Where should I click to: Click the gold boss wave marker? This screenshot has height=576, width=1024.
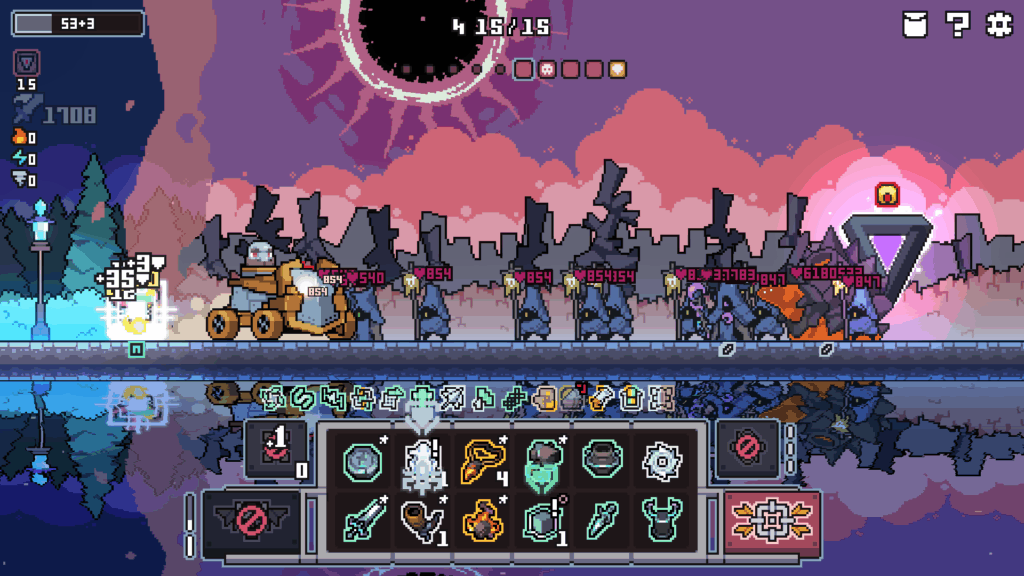(618, 69)
